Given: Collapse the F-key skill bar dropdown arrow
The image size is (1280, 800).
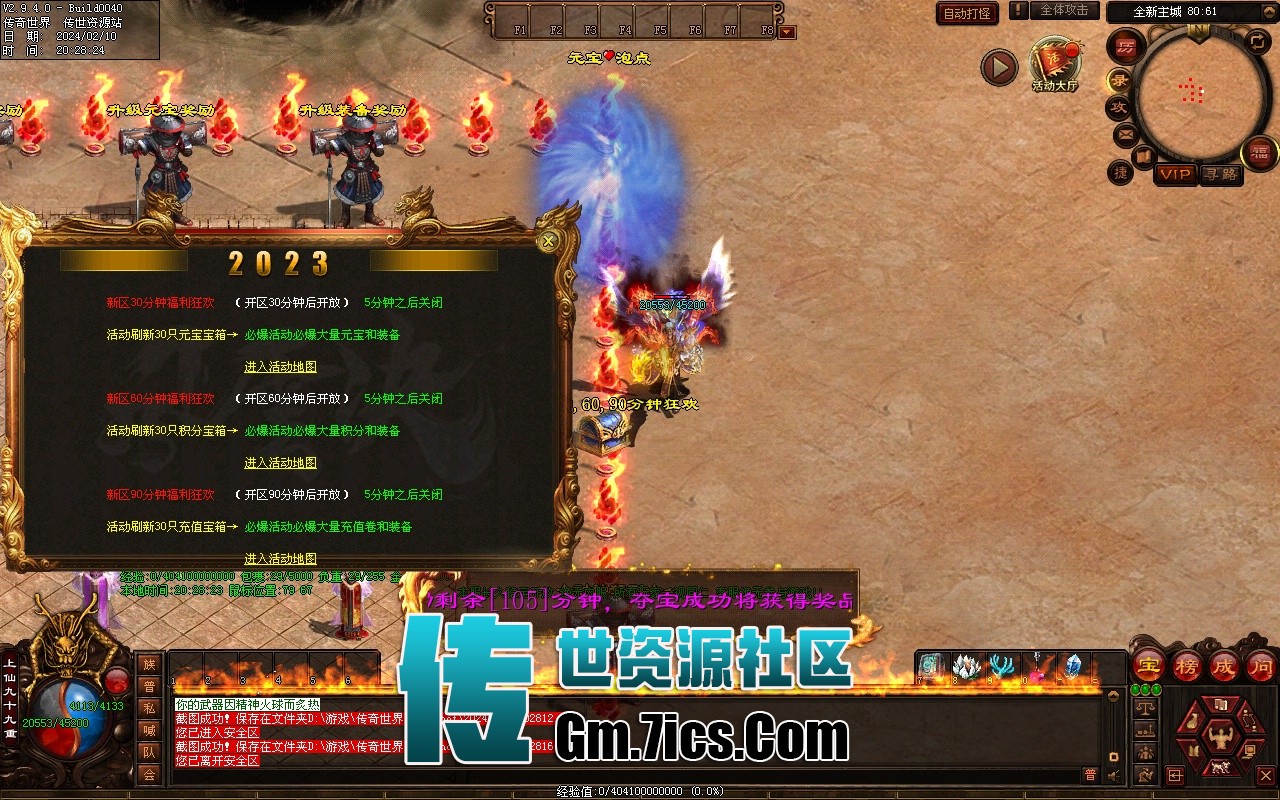Looking at the screenshot, I should [787, 32].
